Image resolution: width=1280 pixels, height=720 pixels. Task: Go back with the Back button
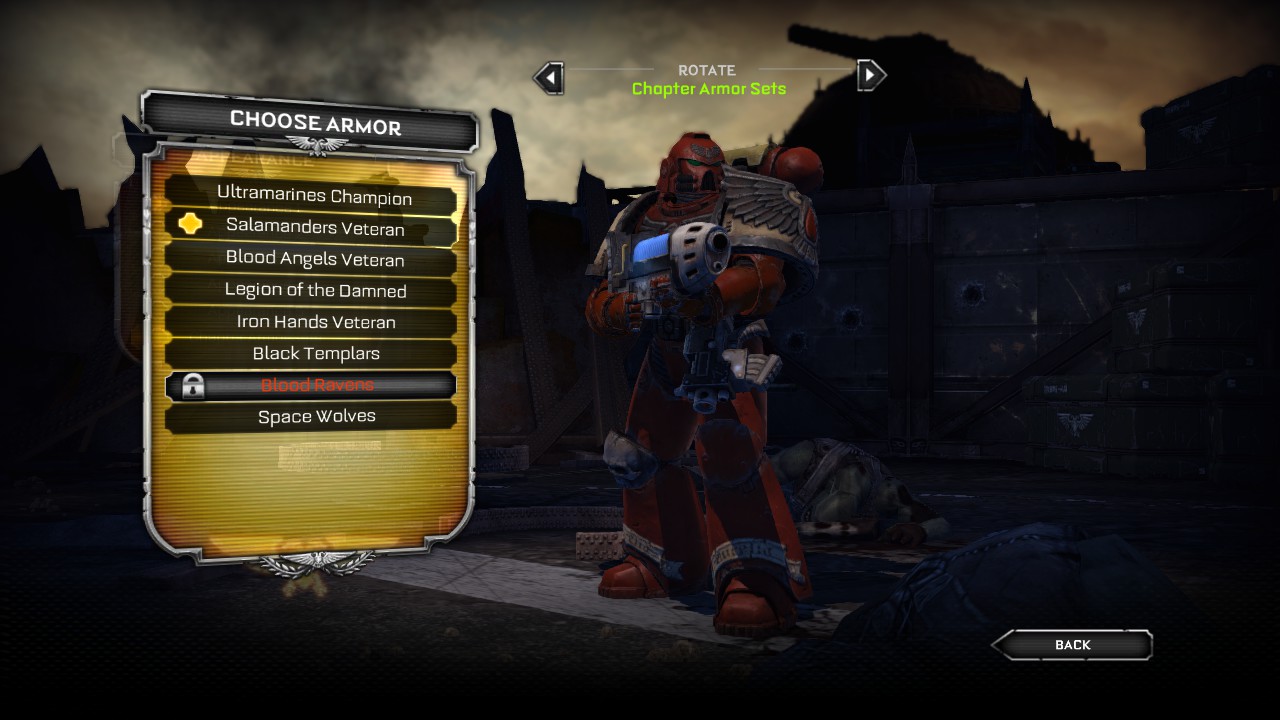pyautogui.click(x=1072, y=645)
